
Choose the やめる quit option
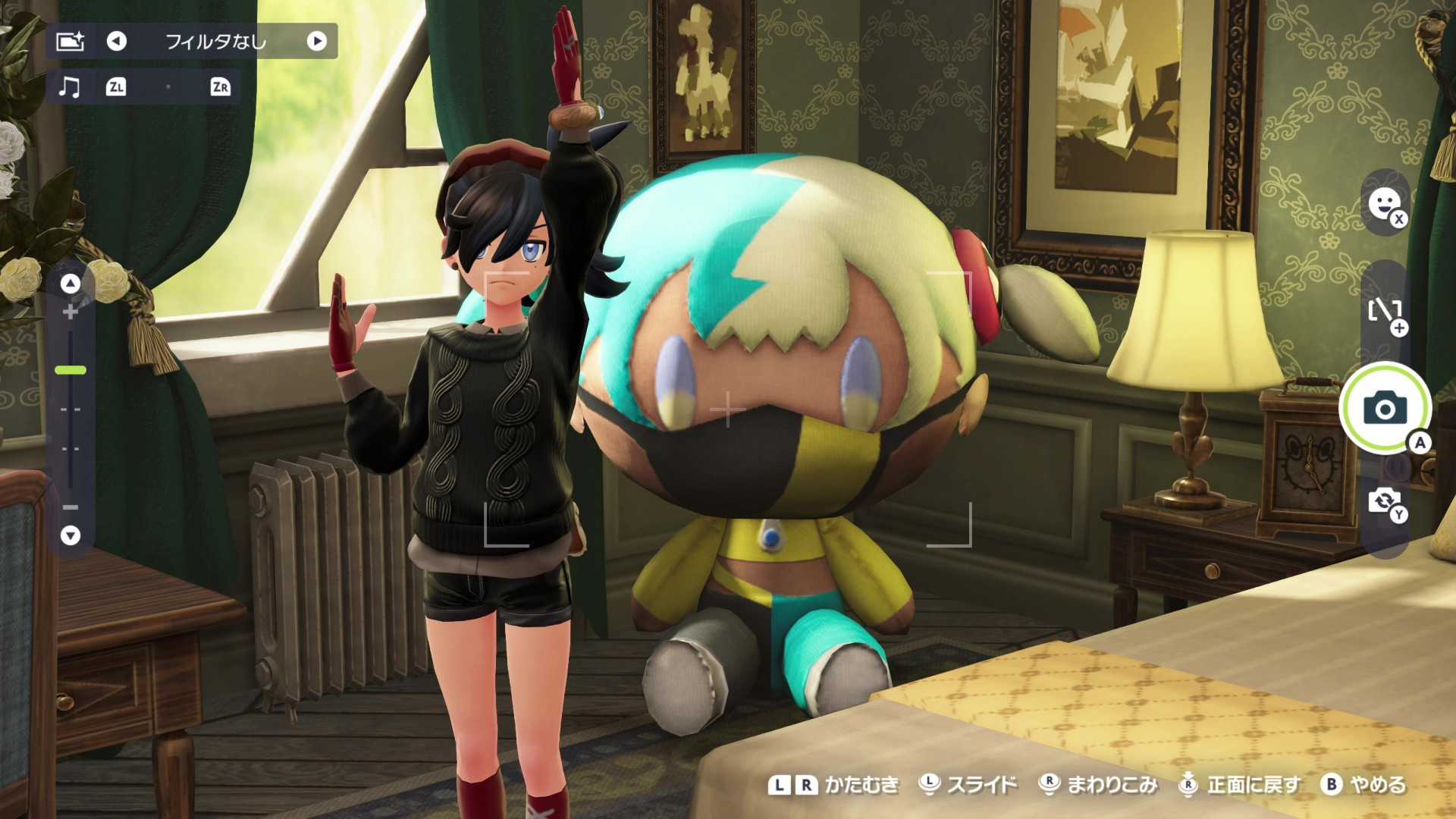1364,784
